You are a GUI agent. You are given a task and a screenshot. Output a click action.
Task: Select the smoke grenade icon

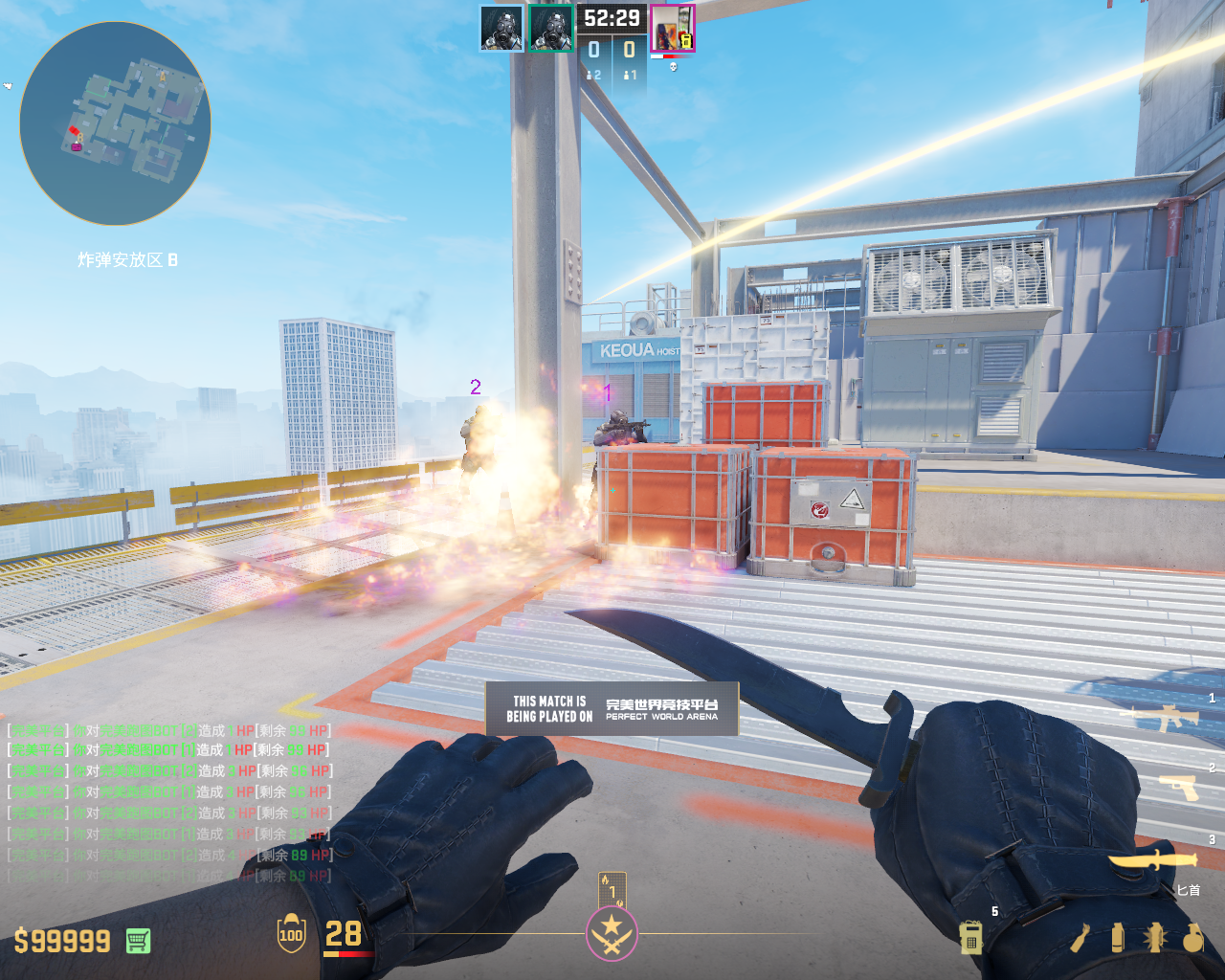point(1117,938)
